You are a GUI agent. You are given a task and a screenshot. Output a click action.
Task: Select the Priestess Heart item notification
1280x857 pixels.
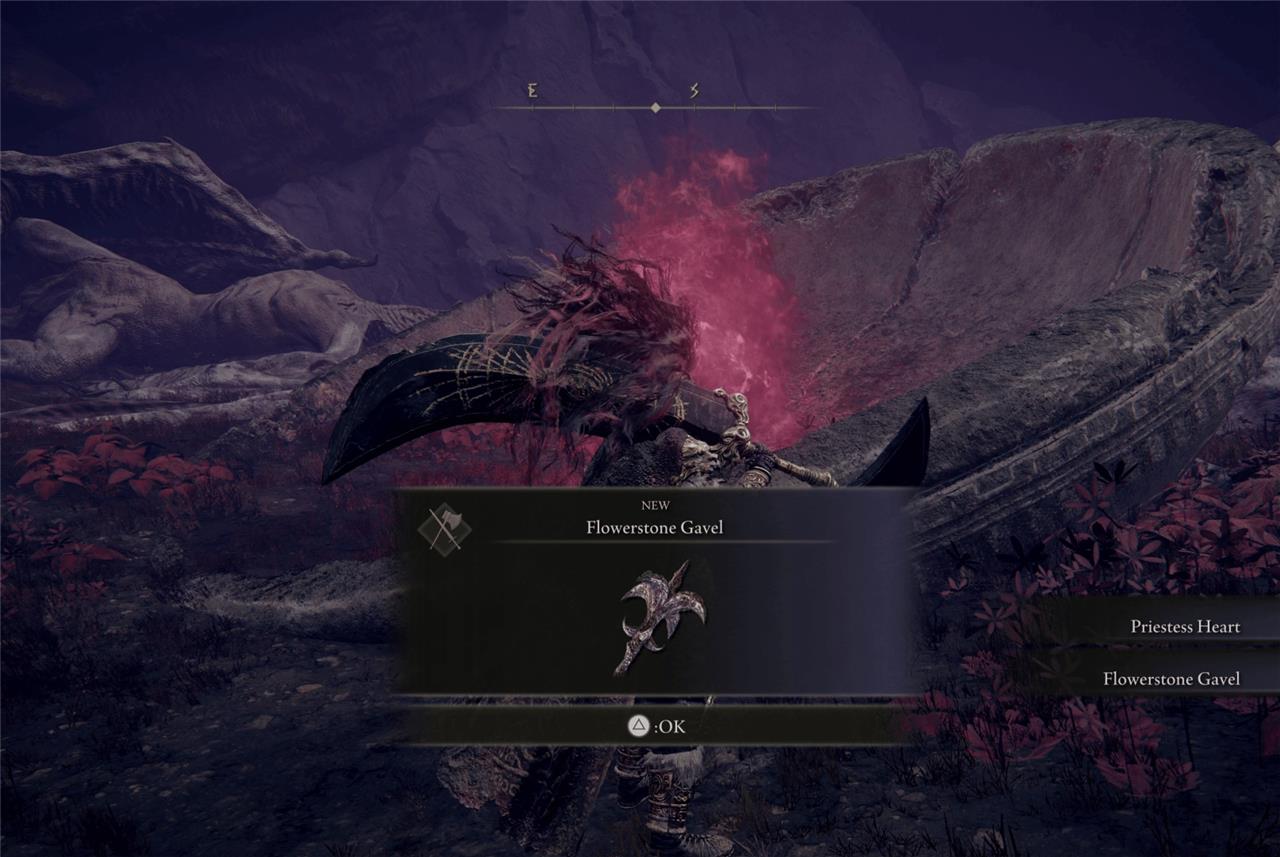click(1184, 627)
